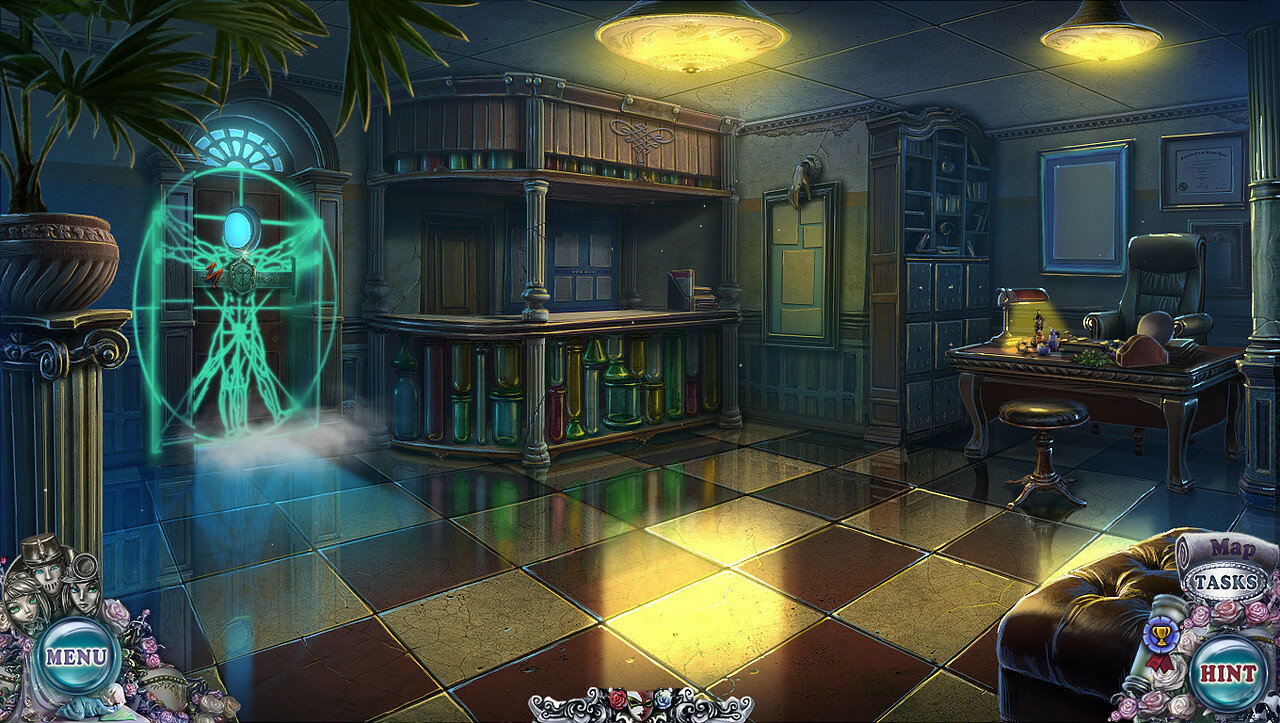This screenshot has height=723, width=1280.
Task: Open the Menu orb button
Action: click(75, 657)
